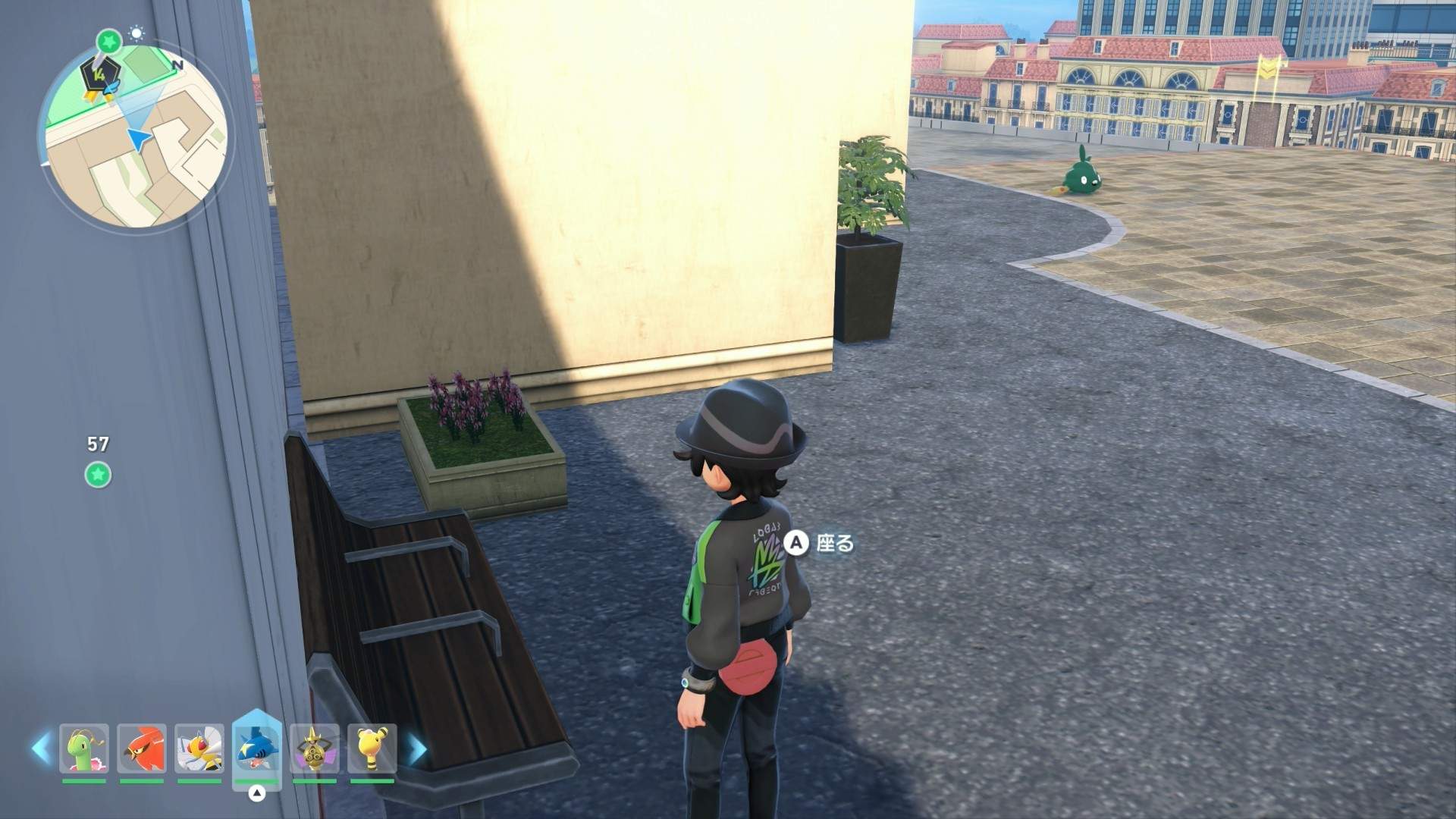The image size is (1456, 819).
Task: Select Meganium in the party bar
Action: (x=84, y=748)
